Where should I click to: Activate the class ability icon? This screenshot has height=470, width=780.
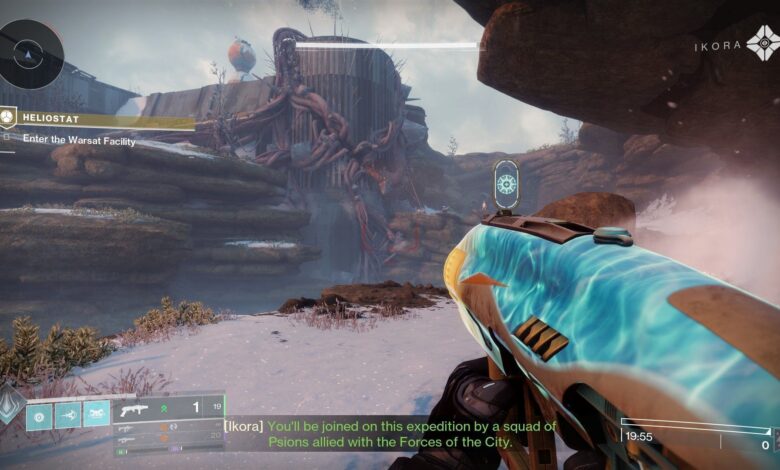coord(96,415)
